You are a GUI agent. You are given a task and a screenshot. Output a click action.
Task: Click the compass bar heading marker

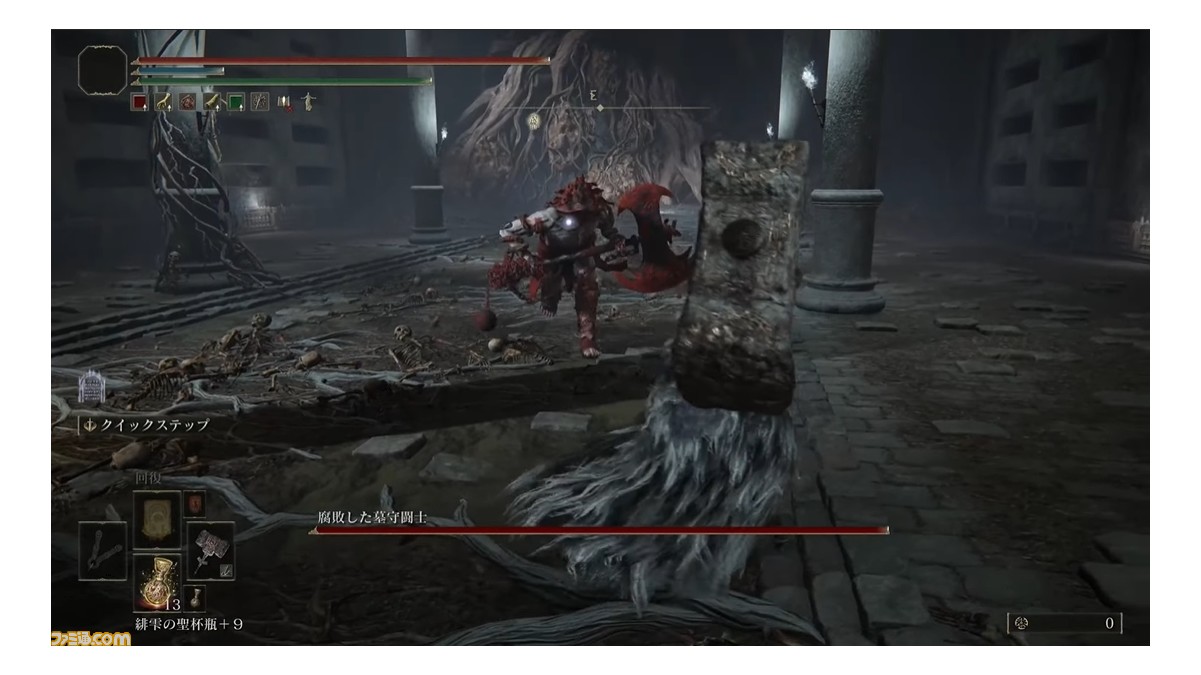coord(600,106)
